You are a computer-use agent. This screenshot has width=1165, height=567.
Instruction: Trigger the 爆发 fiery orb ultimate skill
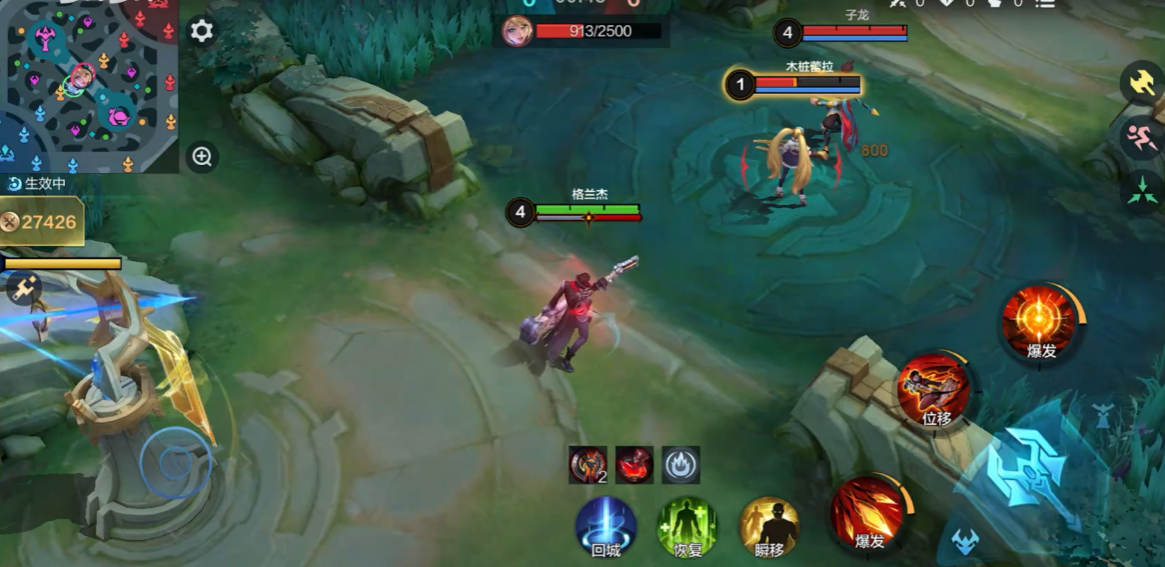pyautogui.click(x=1040, y=322)
